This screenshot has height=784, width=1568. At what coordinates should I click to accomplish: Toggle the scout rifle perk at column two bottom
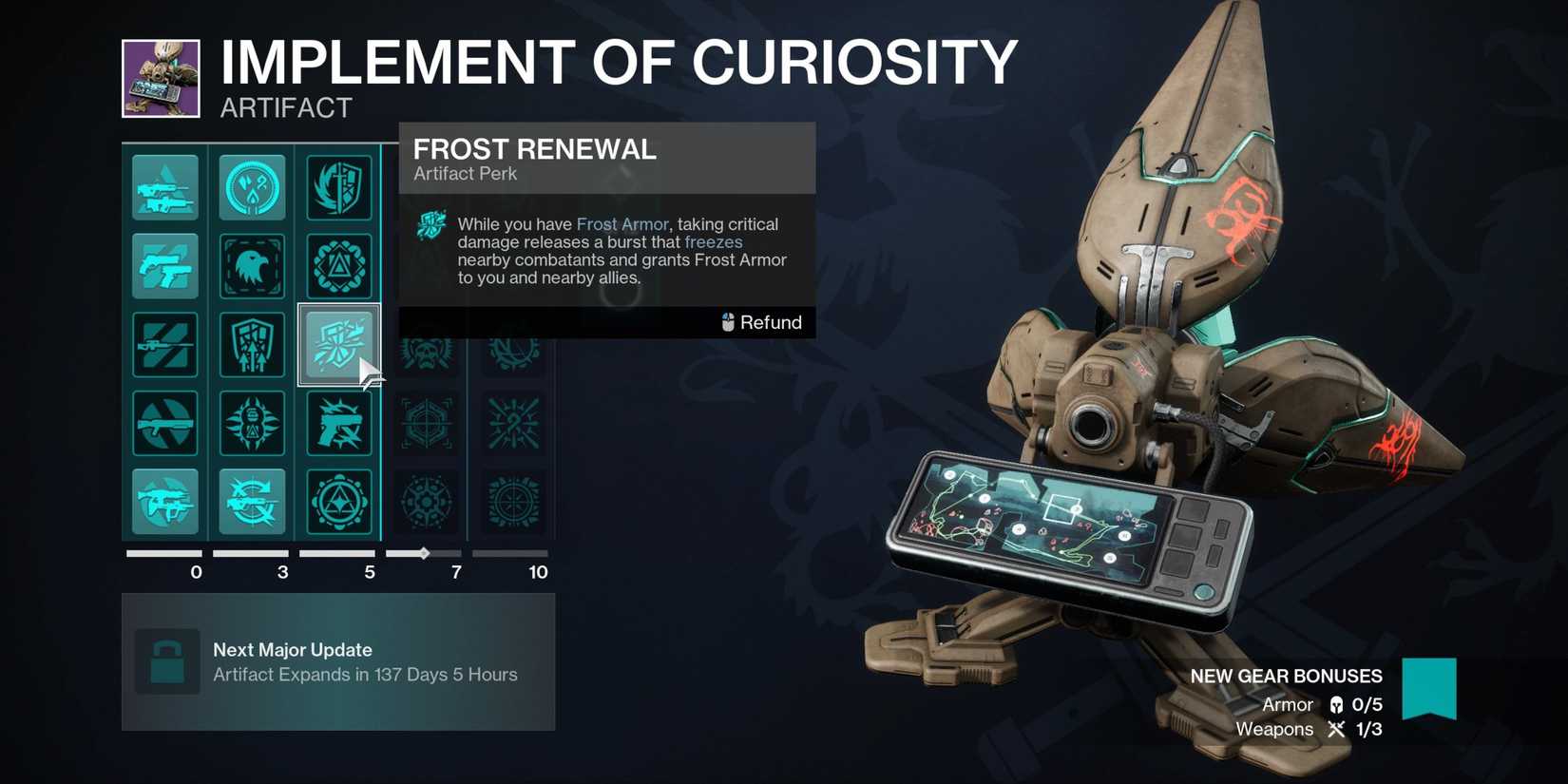pyautogui.click(x=252, y=502)
